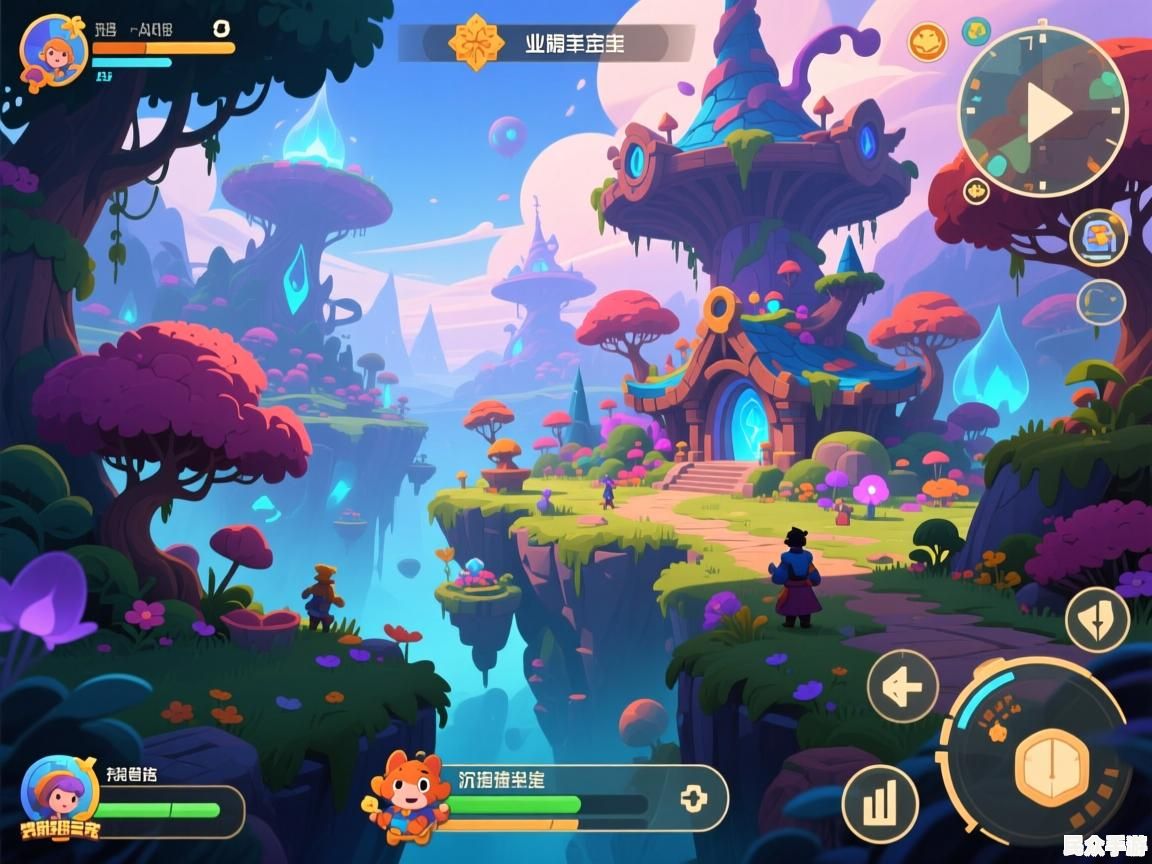Click the circular minimap with the play arrow
This screenshot has height=864, width=1152.
[1043, 111]
